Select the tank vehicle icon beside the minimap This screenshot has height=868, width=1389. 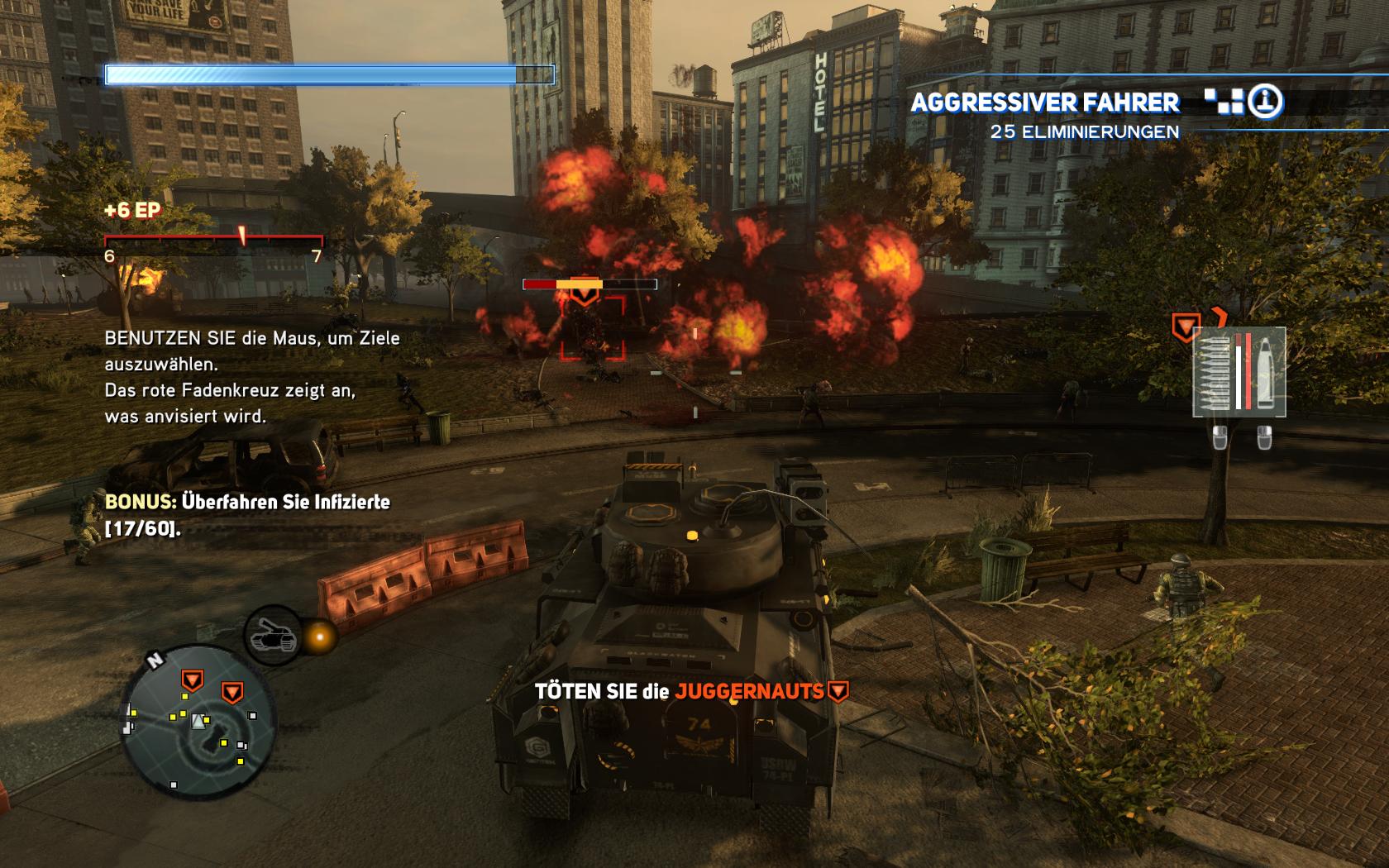point(272,635)
